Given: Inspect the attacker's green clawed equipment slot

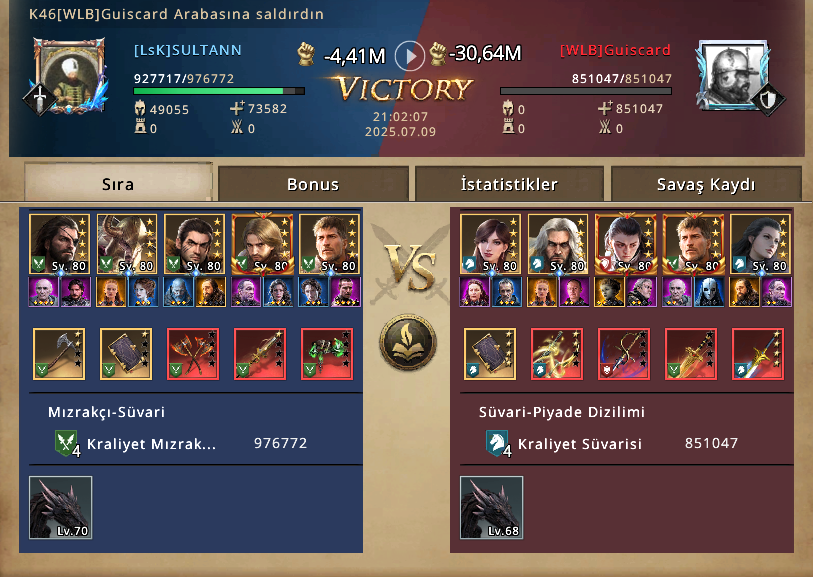Looking at the screenshot, I should (x=327, y=354).
